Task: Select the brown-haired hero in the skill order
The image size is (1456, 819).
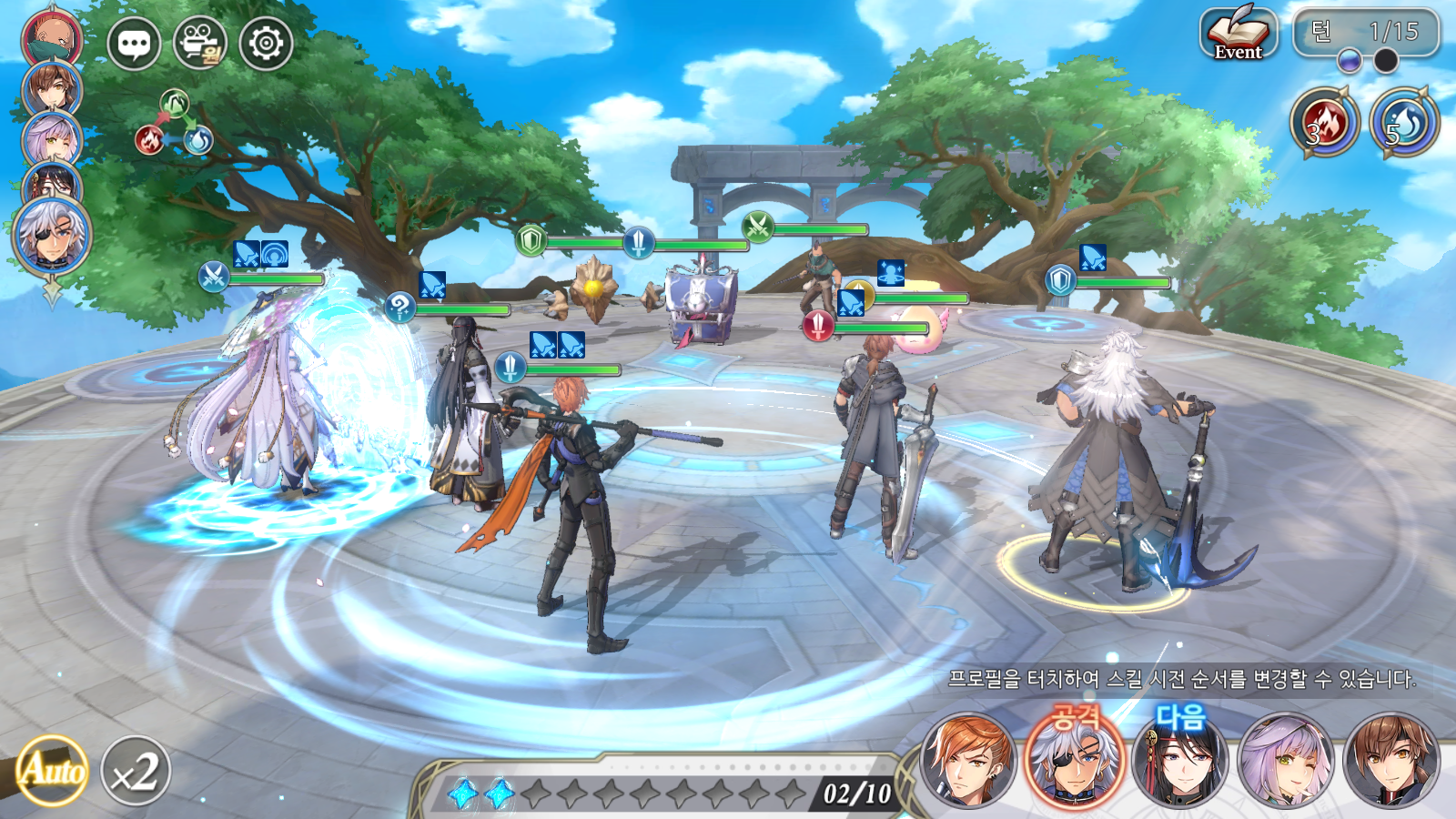Action: point(1391,763)
